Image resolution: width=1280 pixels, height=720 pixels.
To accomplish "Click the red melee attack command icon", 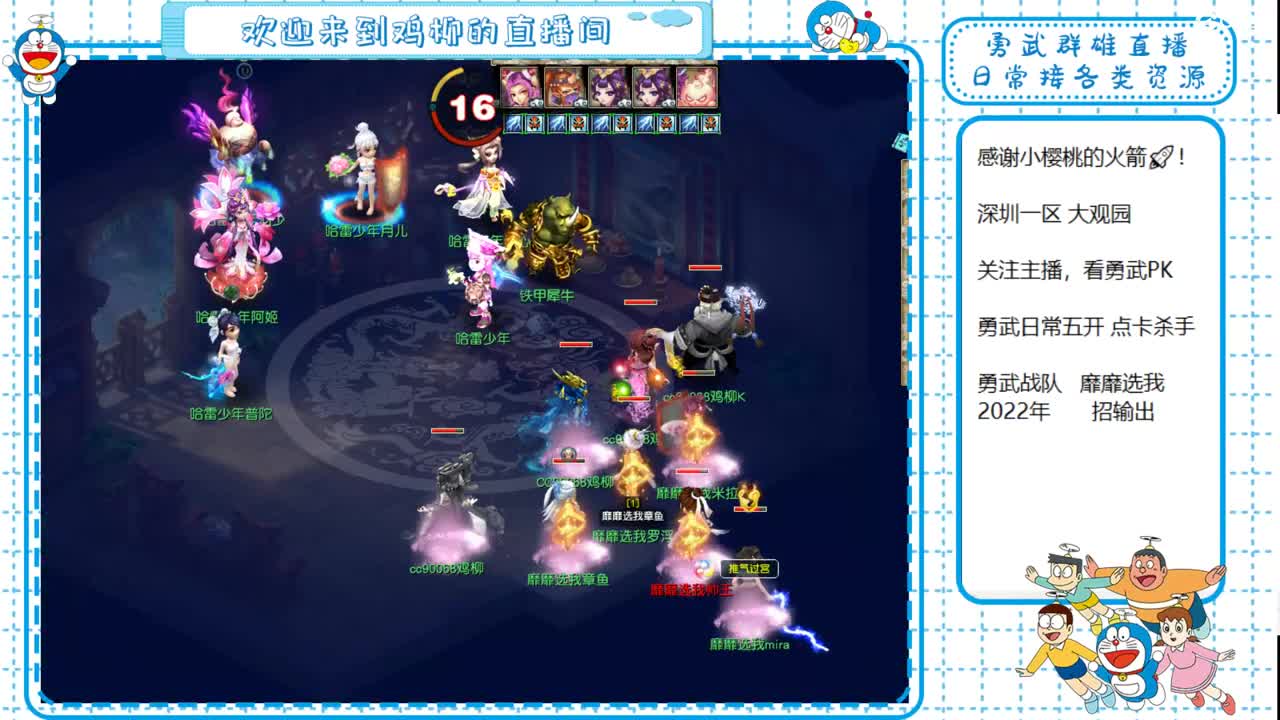I will click(535, 124).
